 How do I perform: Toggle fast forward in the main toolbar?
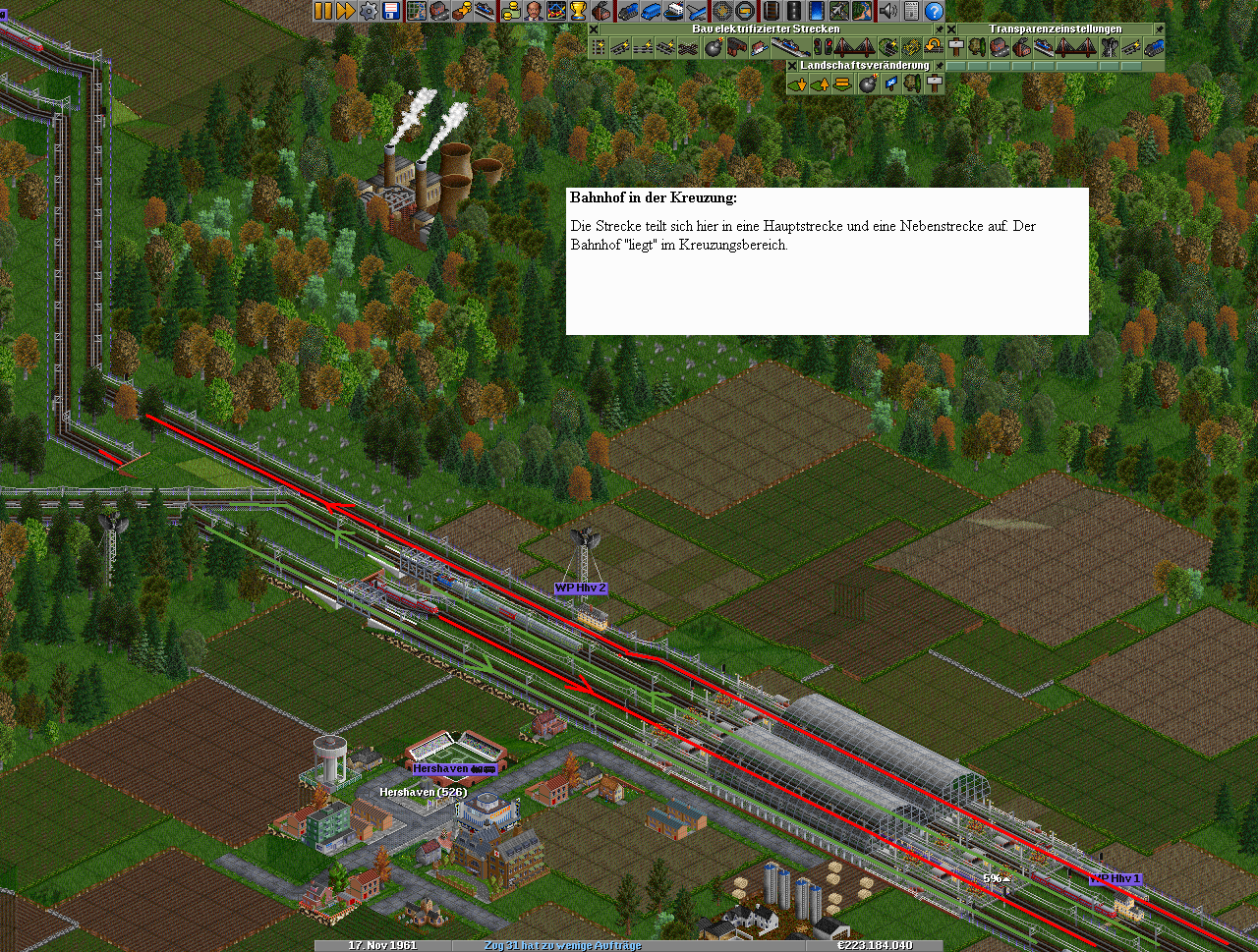[345, 11]
